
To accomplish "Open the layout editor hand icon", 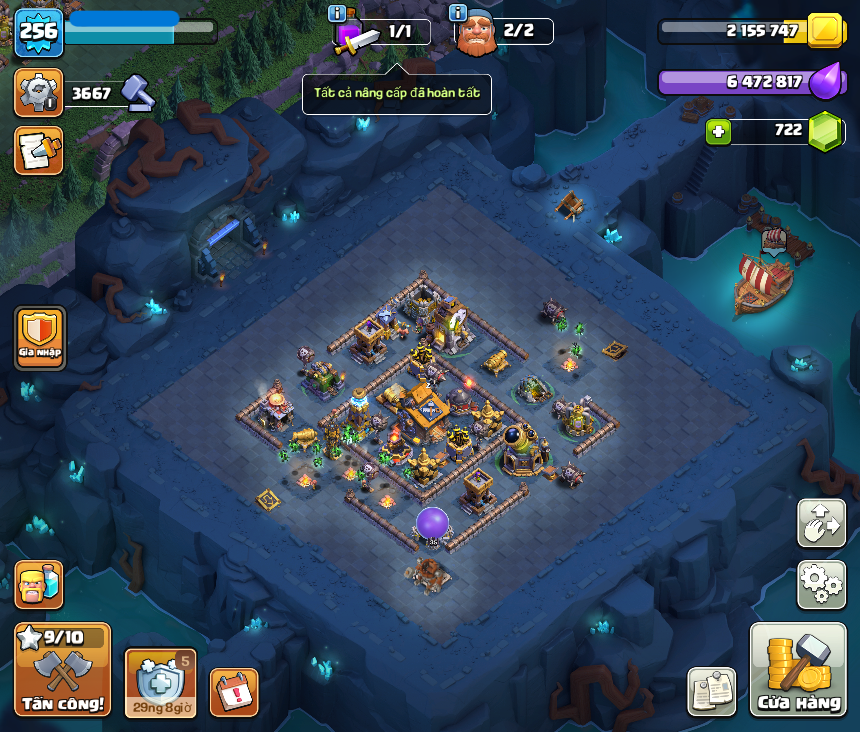I will coord(821,522).
